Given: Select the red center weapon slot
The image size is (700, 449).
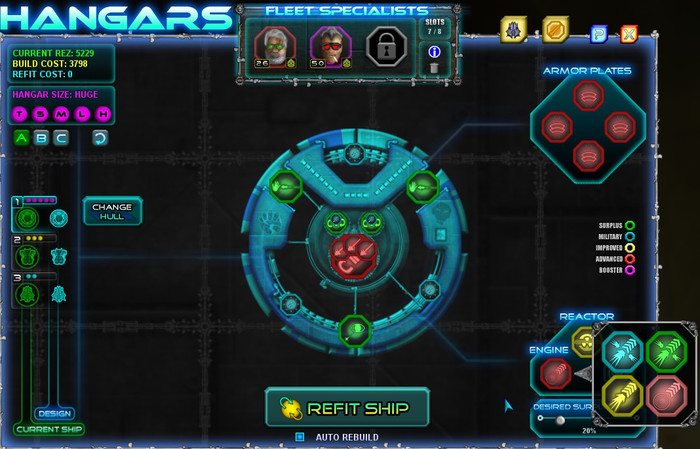Looking at the screenshot, I should [350, 253].
